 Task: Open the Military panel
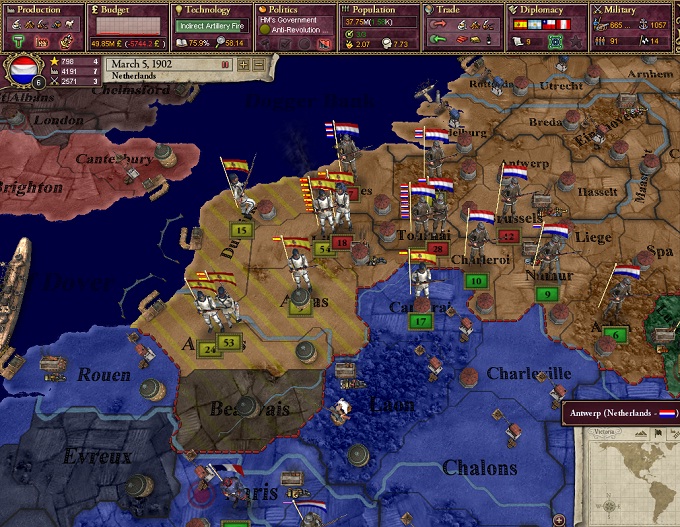[632, 9]
